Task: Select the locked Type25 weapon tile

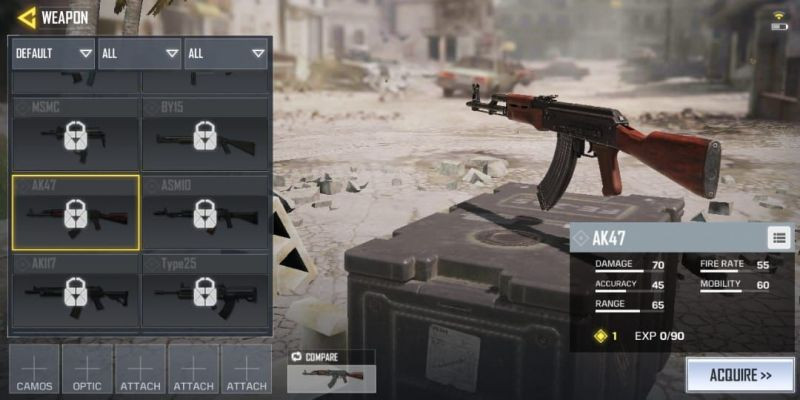Action: click(x=205, y=291)
